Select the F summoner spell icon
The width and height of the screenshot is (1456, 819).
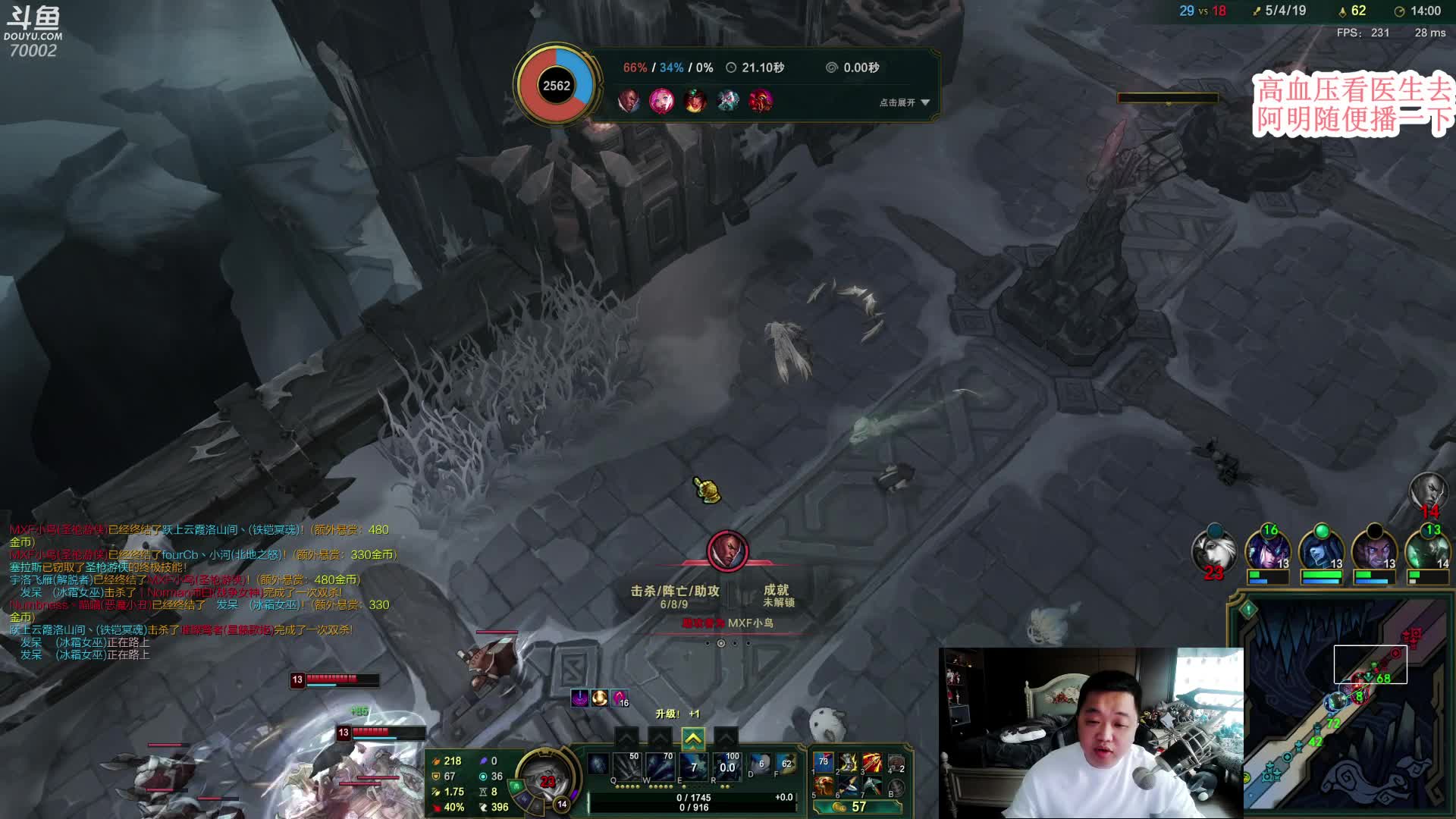click(786, 766)
